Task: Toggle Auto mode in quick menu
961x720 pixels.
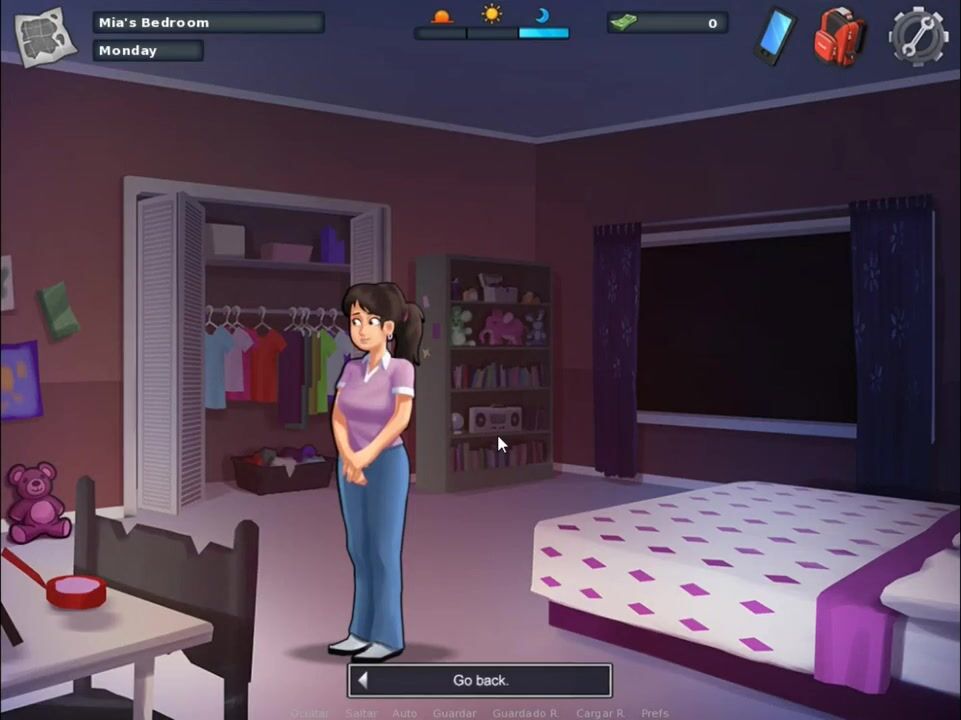Action: 404,713
